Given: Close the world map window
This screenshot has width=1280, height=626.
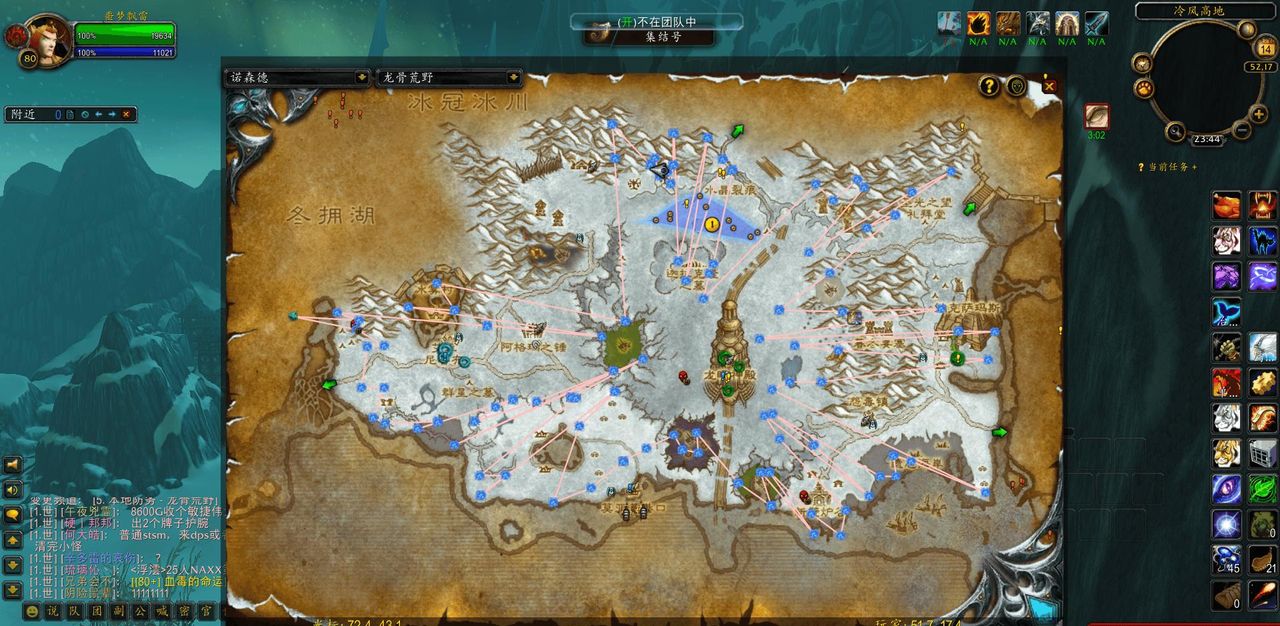Looking at the screenshot, I should (x=1049, y=86).
